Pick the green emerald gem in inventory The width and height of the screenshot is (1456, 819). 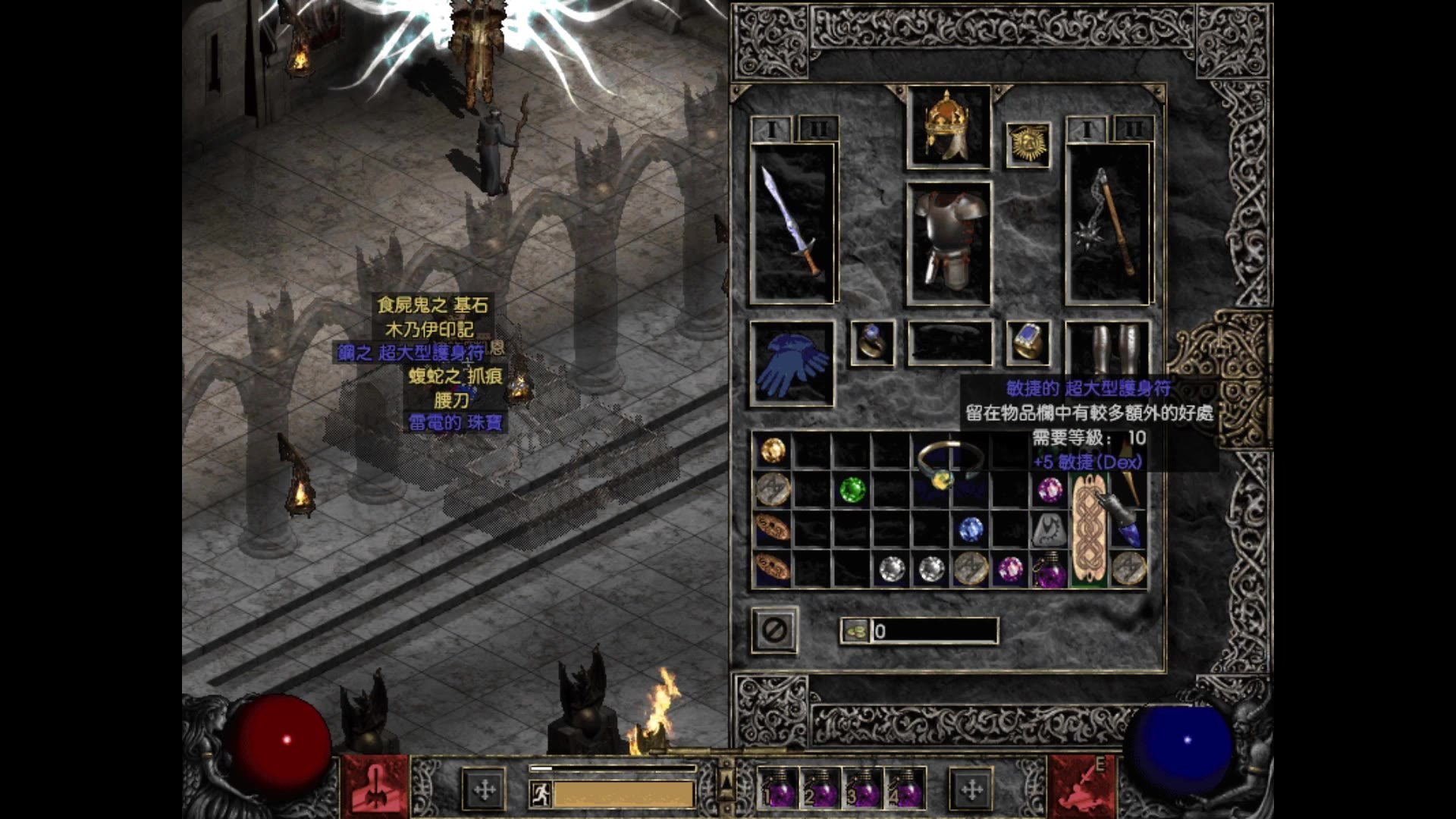(x=852, y=490)
